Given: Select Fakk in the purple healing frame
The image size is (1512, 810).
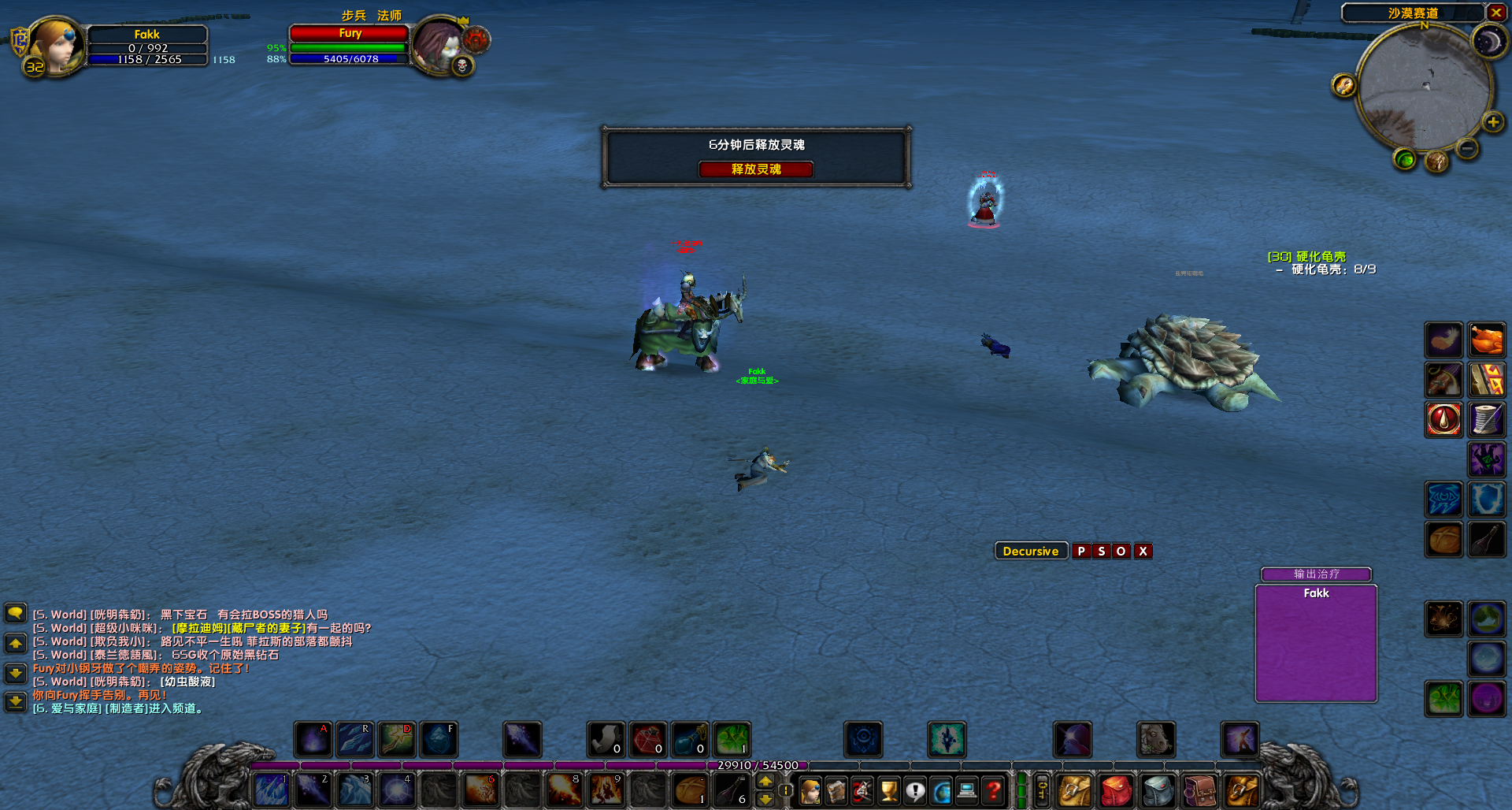Looking at the screenshot, I should pos(1316,643).
